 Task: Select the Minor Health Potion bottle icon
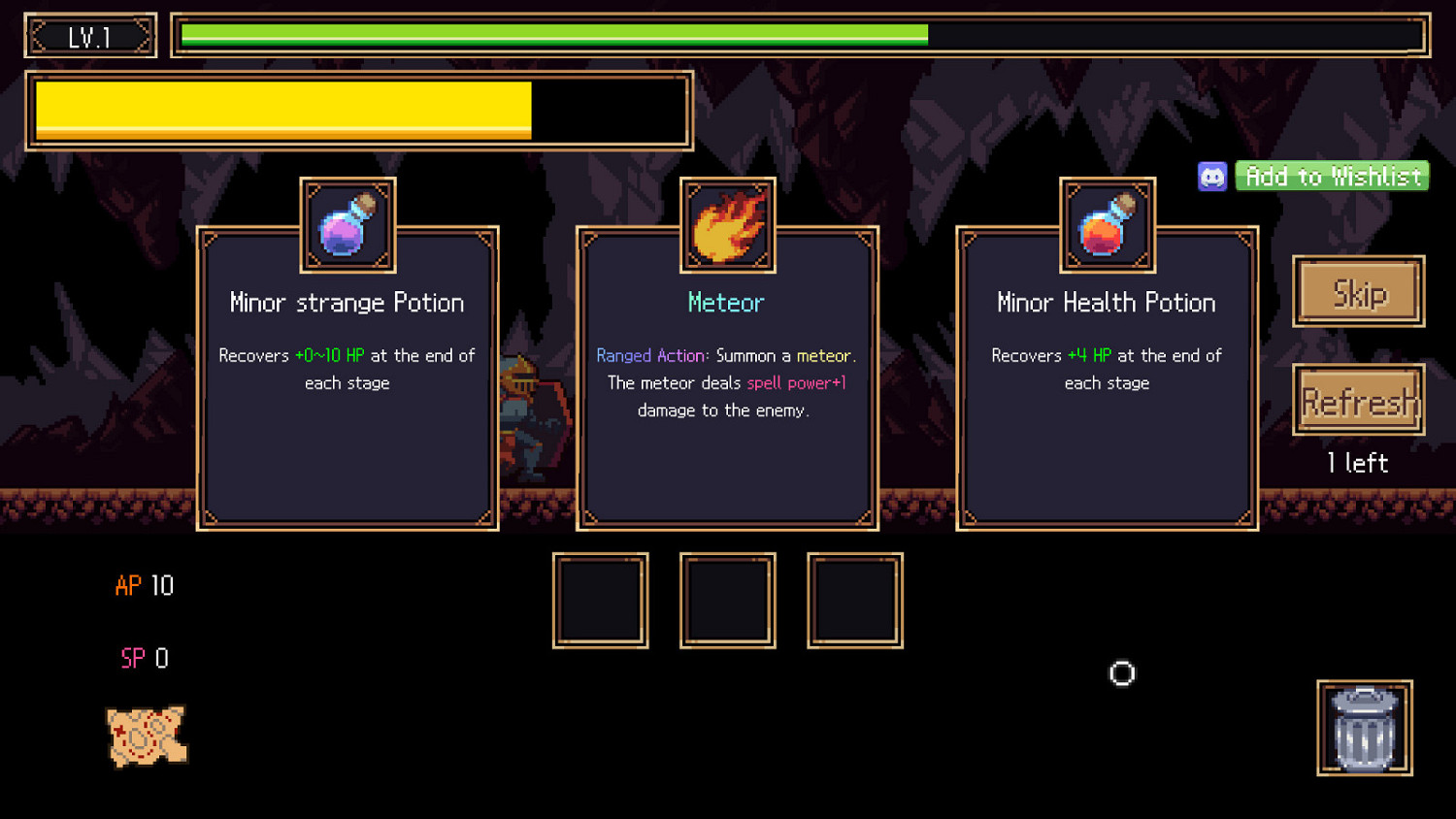pos(1107,225)
